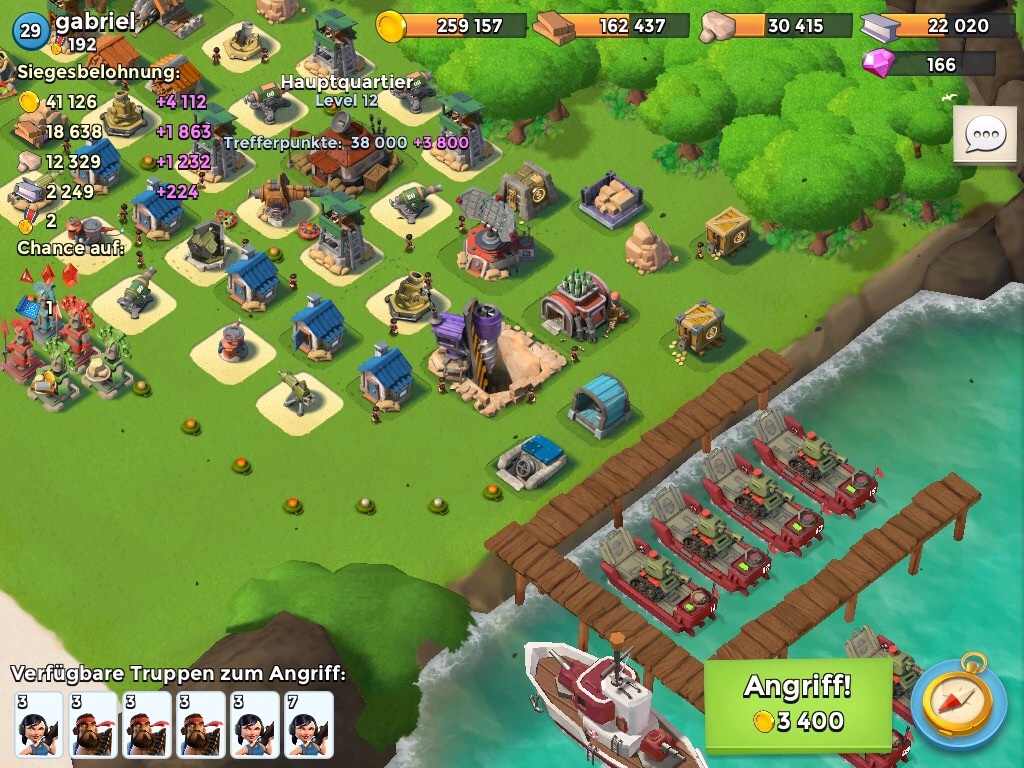Open the chat speech bubble
1024x768 pixels.
984,134
